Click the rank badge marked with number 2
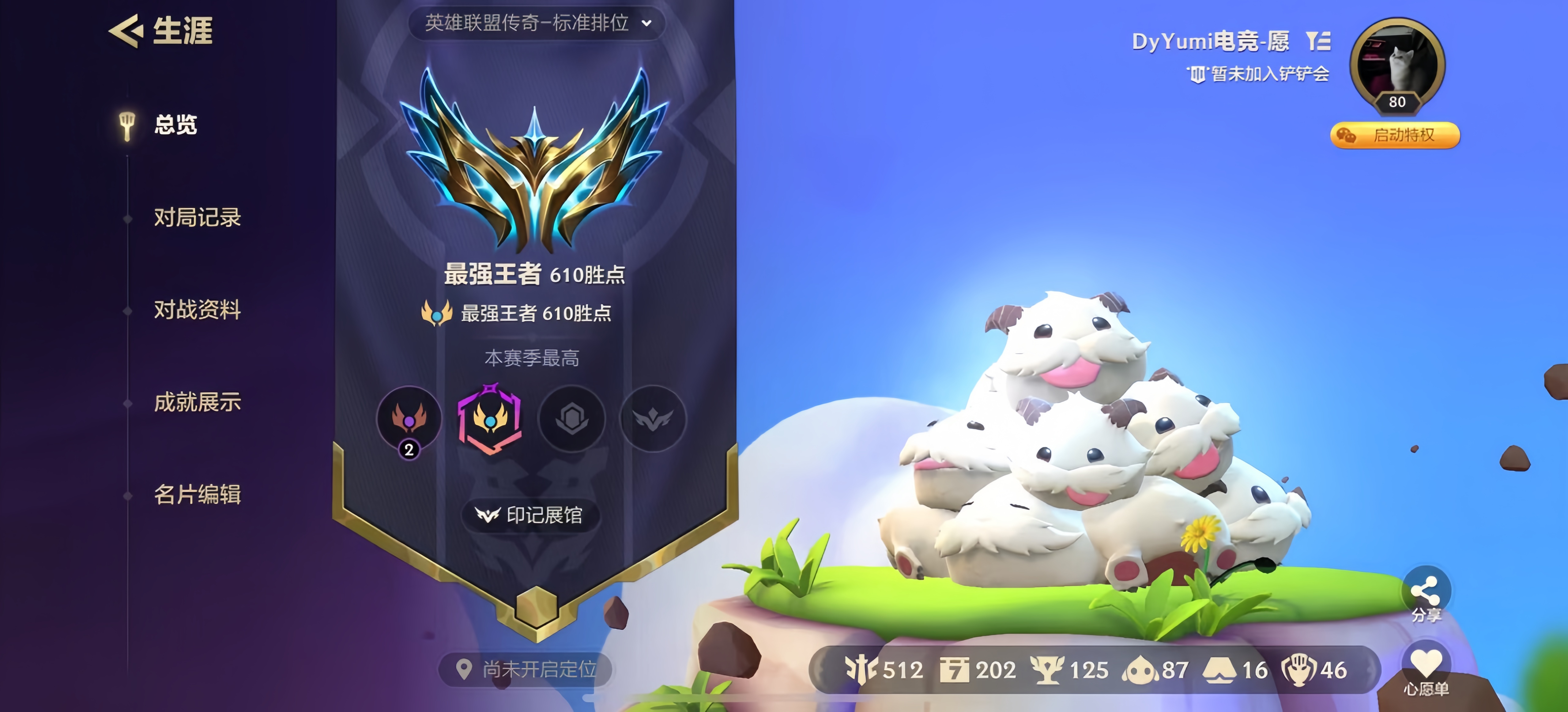Image resolution: width=1568 pixels, height=712 pixels. [x=410, y=419]
